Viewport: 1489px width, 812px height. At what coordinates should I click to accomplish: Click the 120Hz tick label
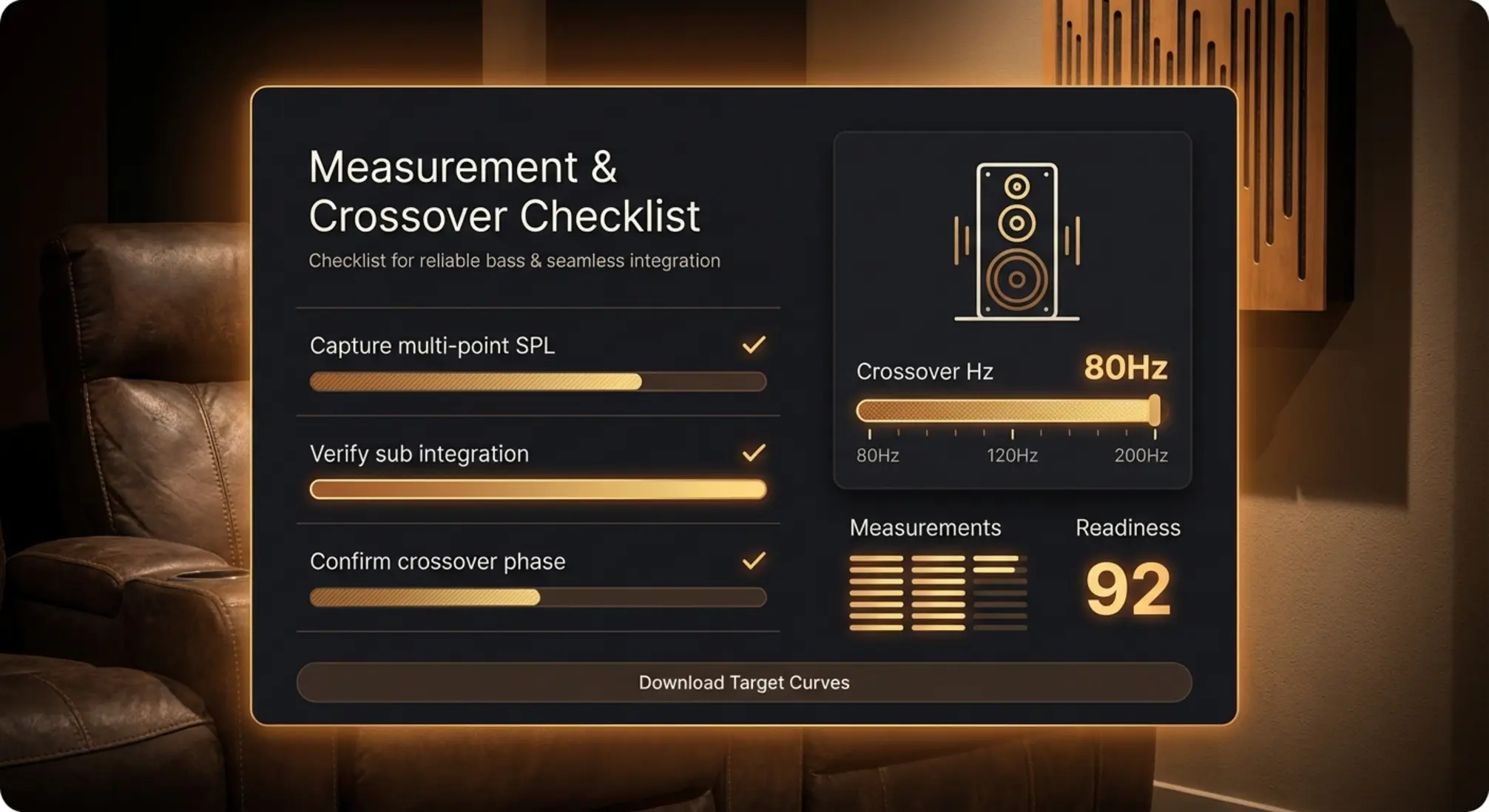tap(1013, 456)
